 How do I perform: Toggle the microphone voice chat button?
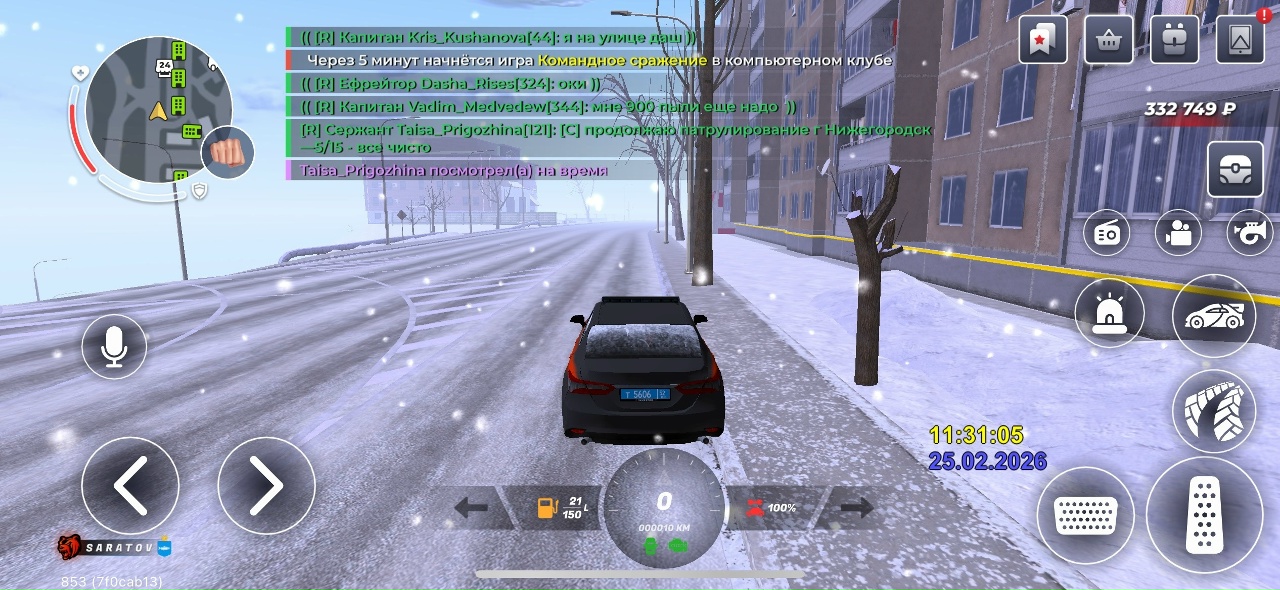tap(114, 346)
